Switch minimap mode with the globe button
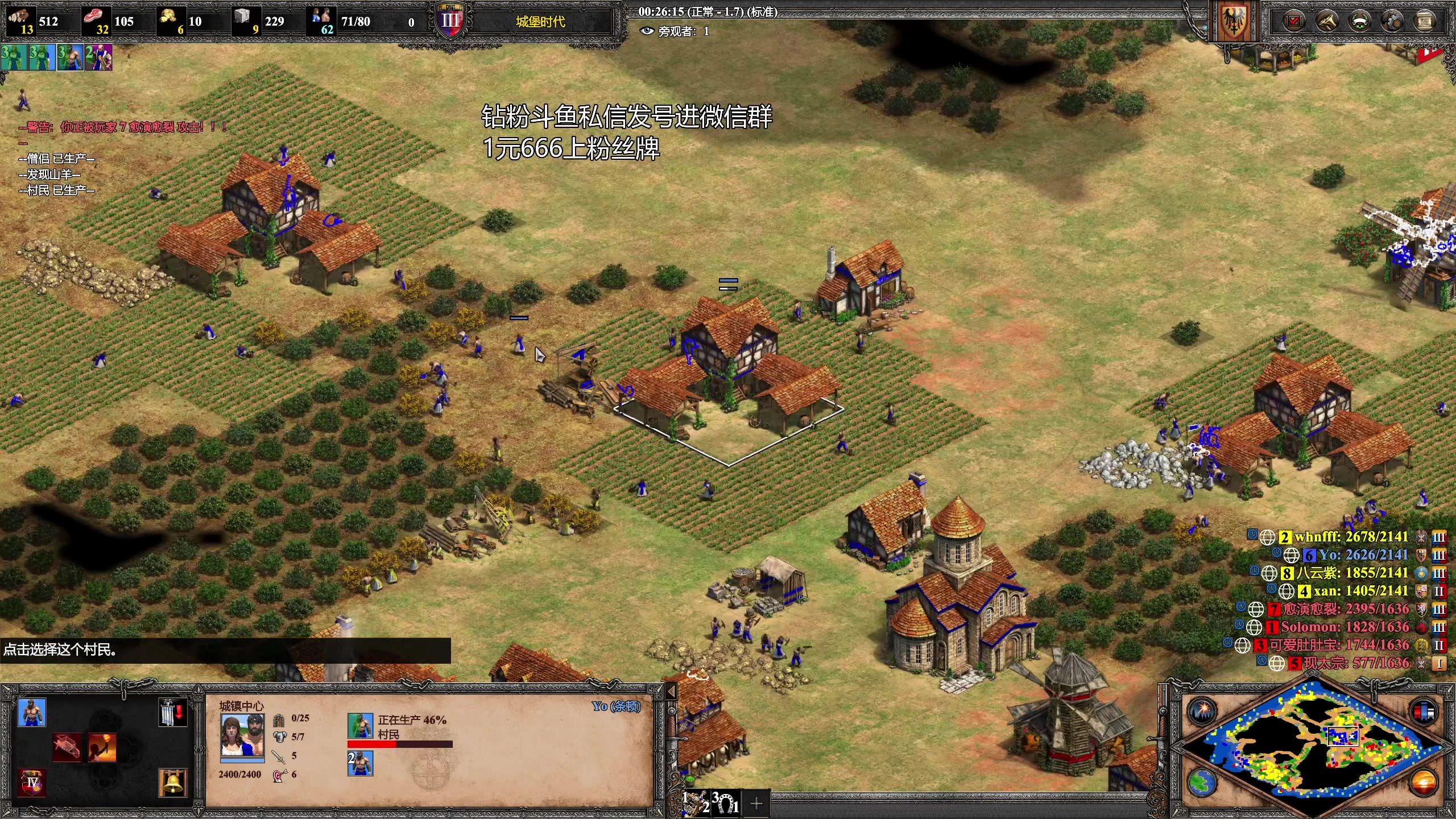 1202,783
